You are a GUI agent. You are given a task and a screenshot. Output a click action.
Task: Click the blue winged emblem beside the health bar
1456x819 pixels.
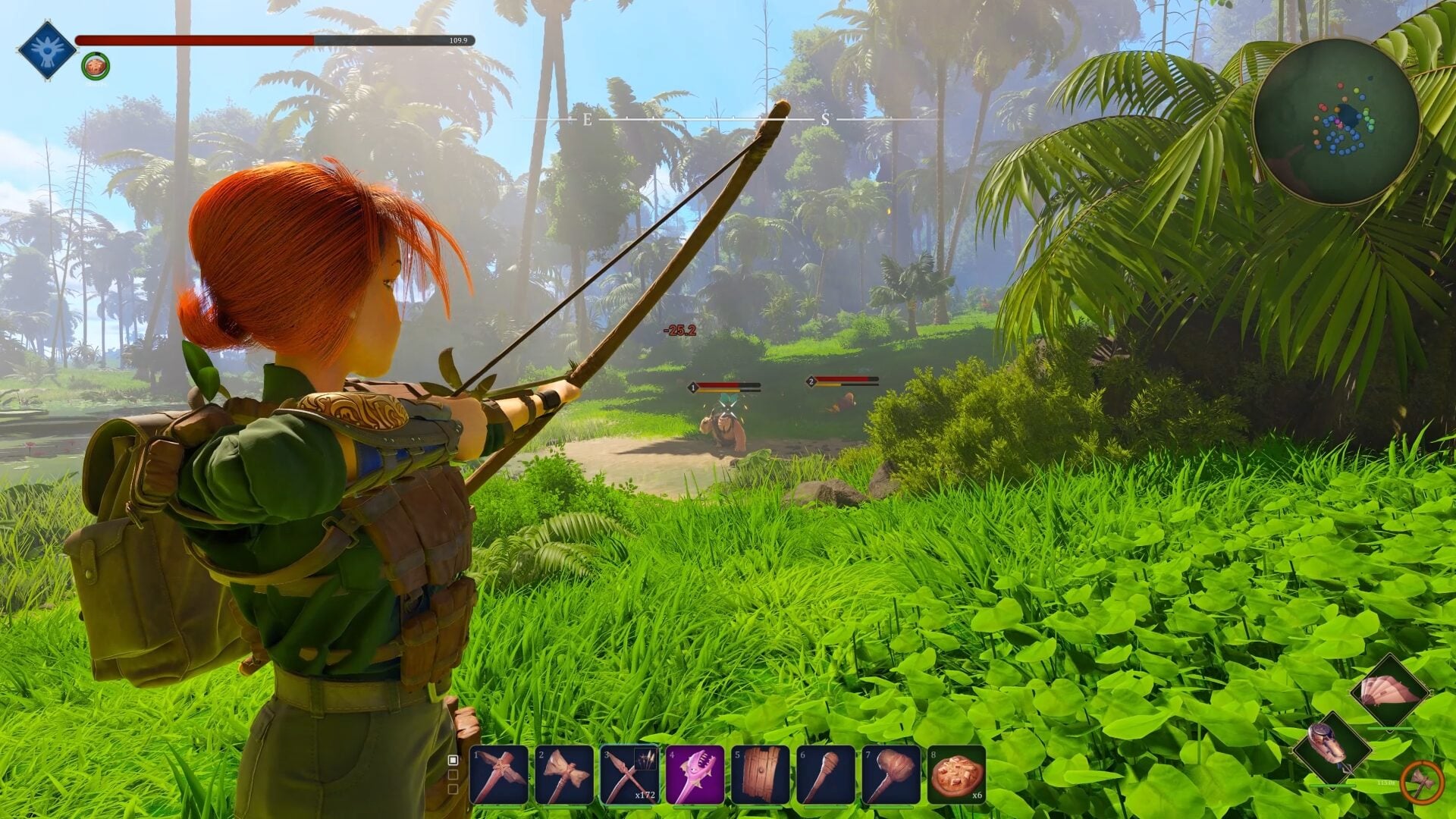[x=47, y=49]
